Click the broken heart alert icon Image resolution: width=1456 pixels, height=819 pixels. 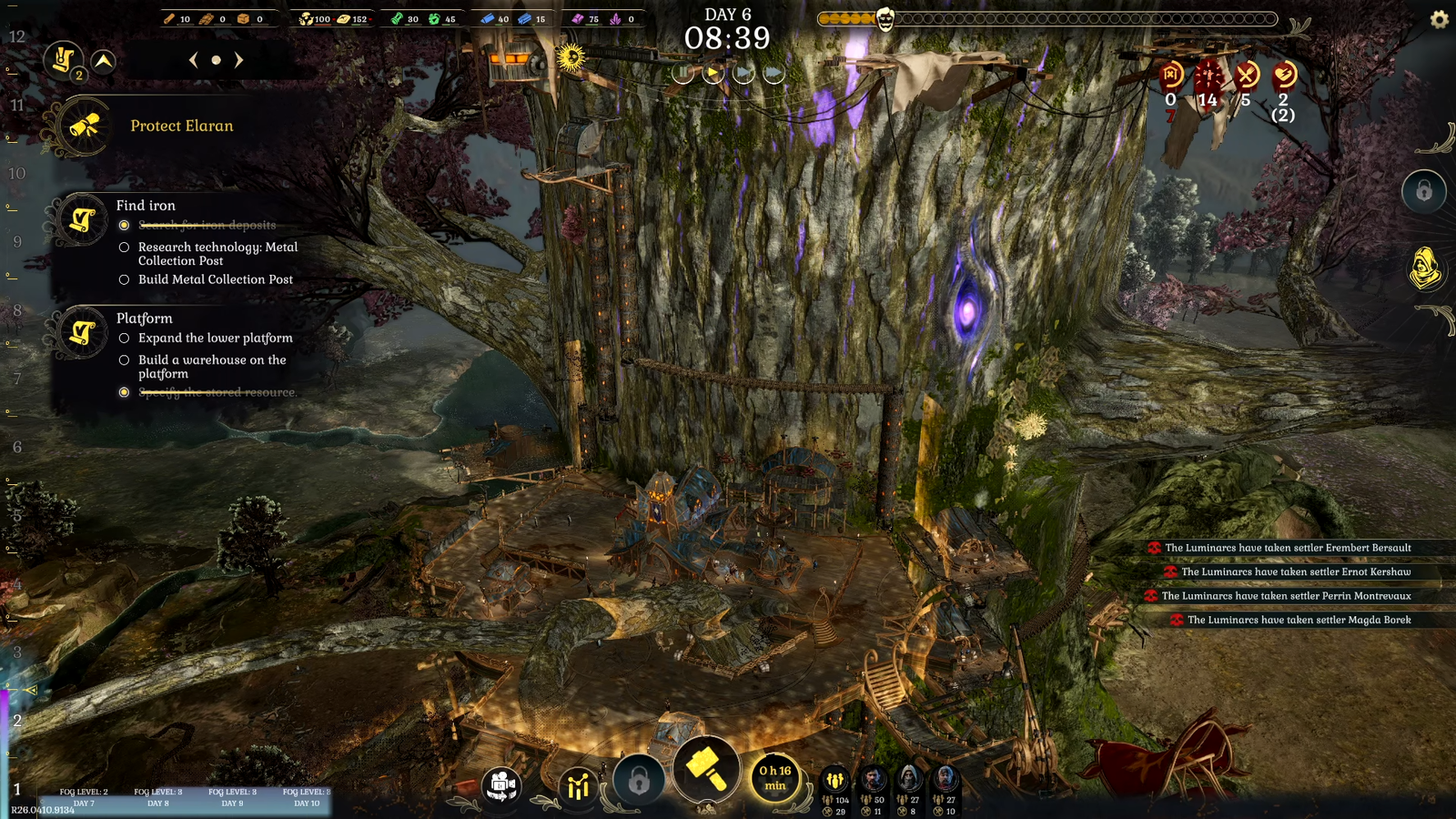(x=1284, y=74)
